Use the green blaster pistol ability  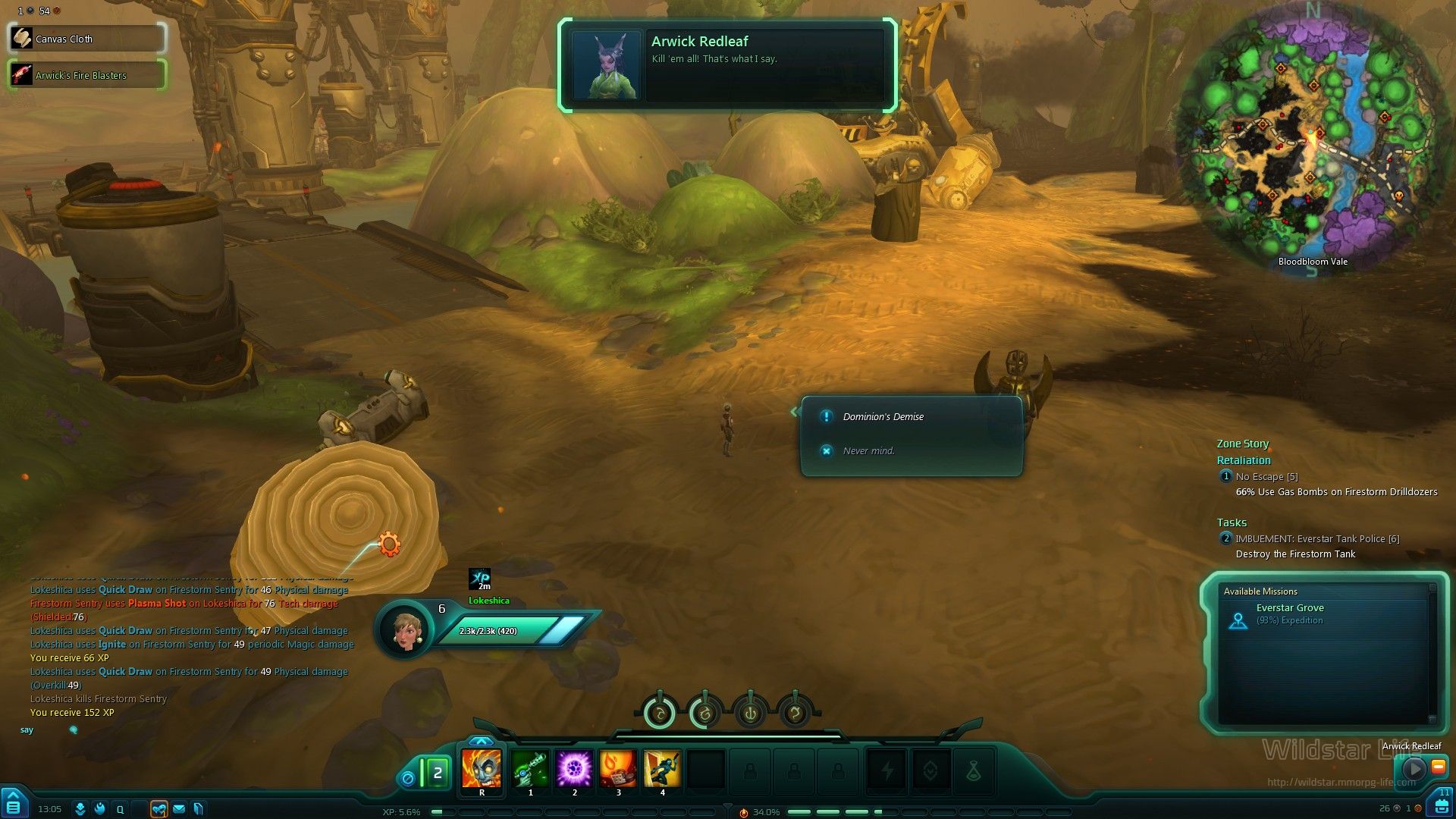tap(530, 770)
